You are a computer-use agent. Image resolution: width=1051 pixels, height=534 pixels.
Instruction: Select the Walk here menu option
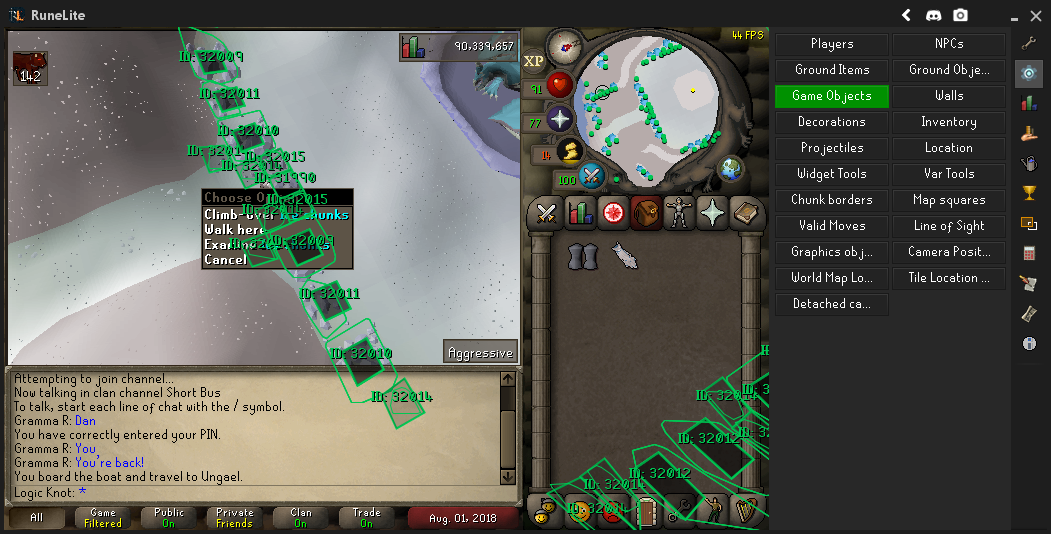tap(234, 230)
